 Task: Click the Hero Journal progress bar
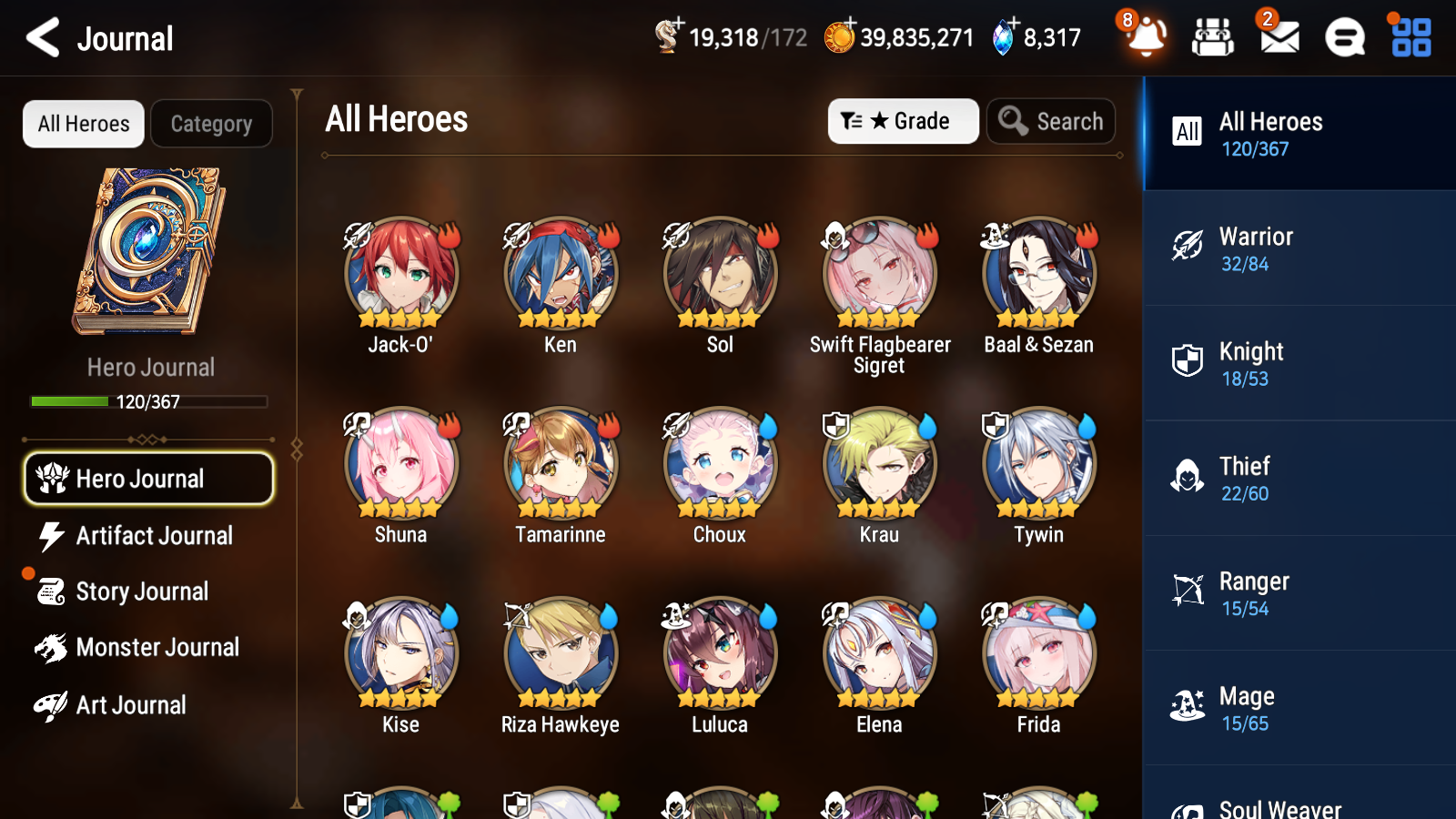pyautogui.click(x=148, y=400)
